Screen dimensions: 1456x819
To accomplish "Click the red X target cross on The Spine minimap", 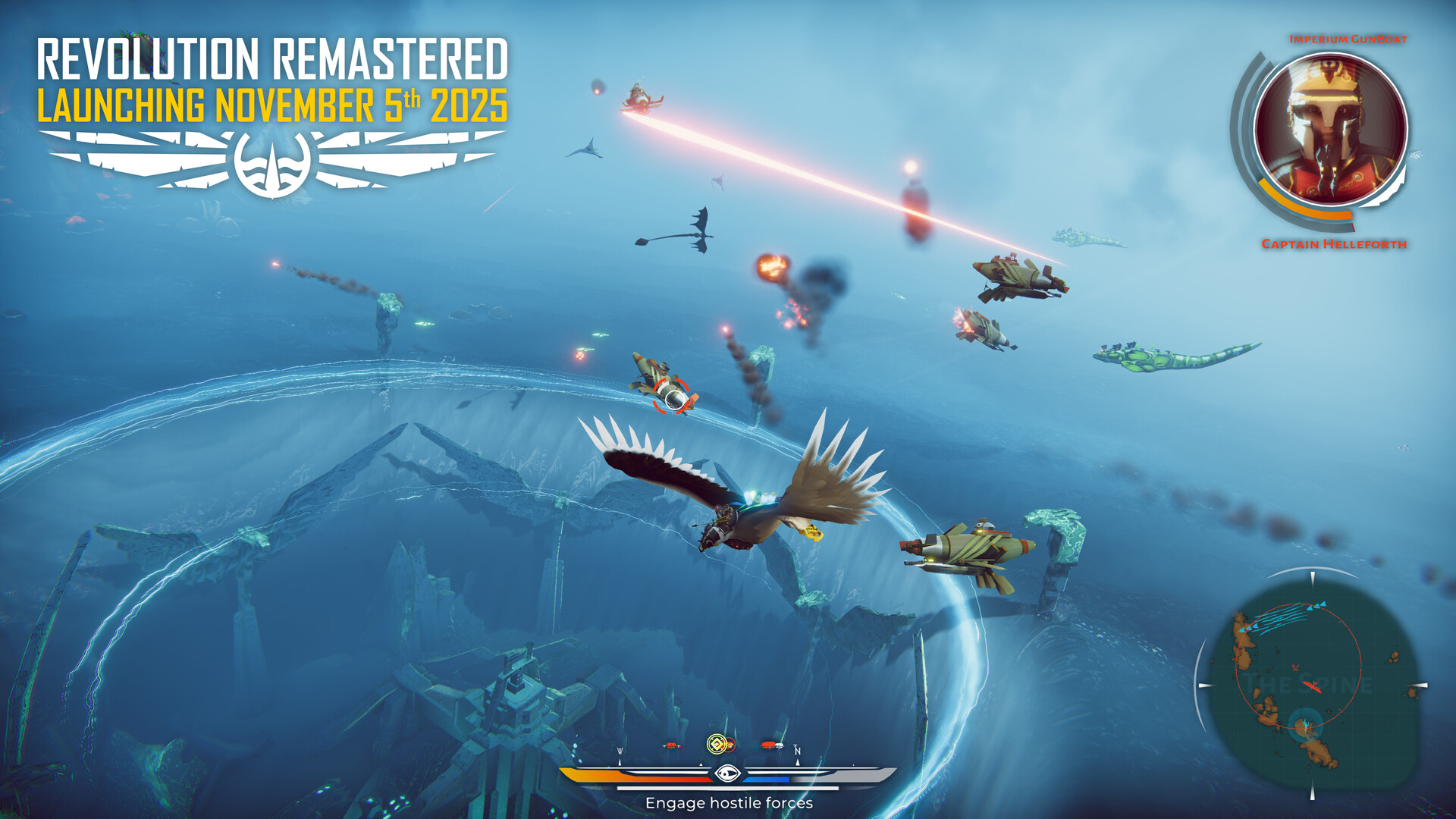I will [x=1295, y=667].
